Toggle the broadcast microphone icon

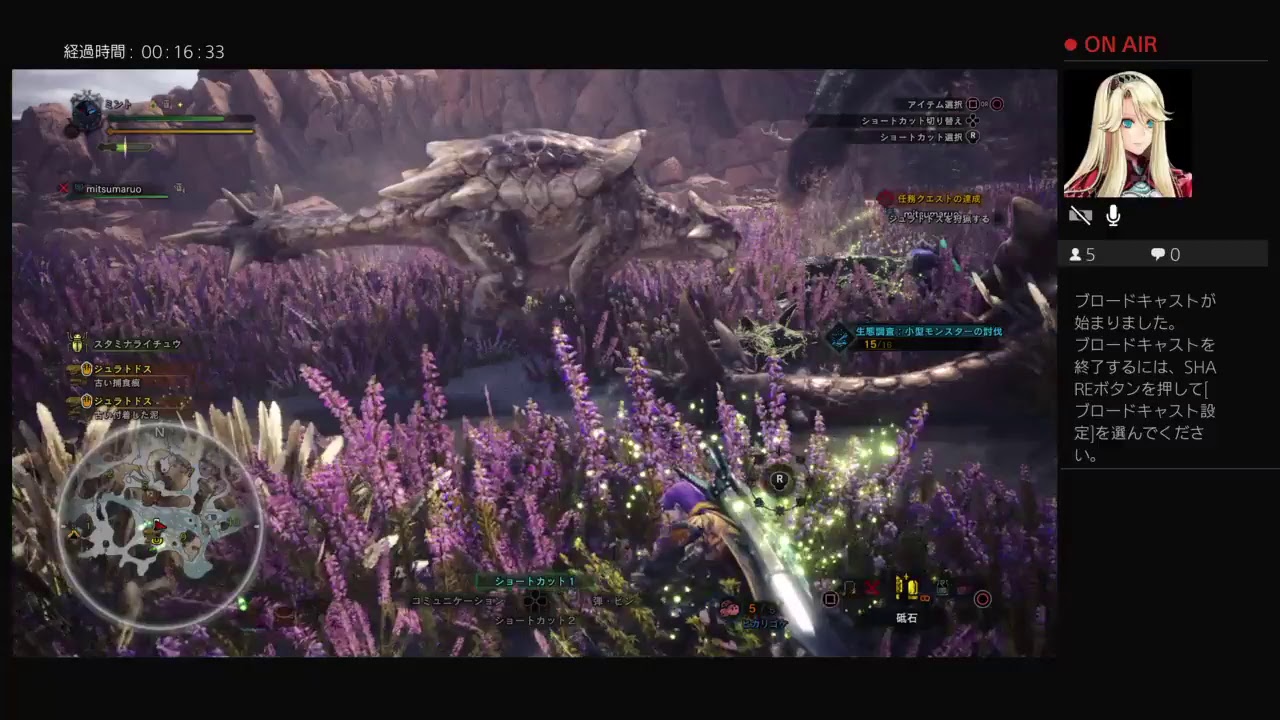click(x=1113, y=216)
